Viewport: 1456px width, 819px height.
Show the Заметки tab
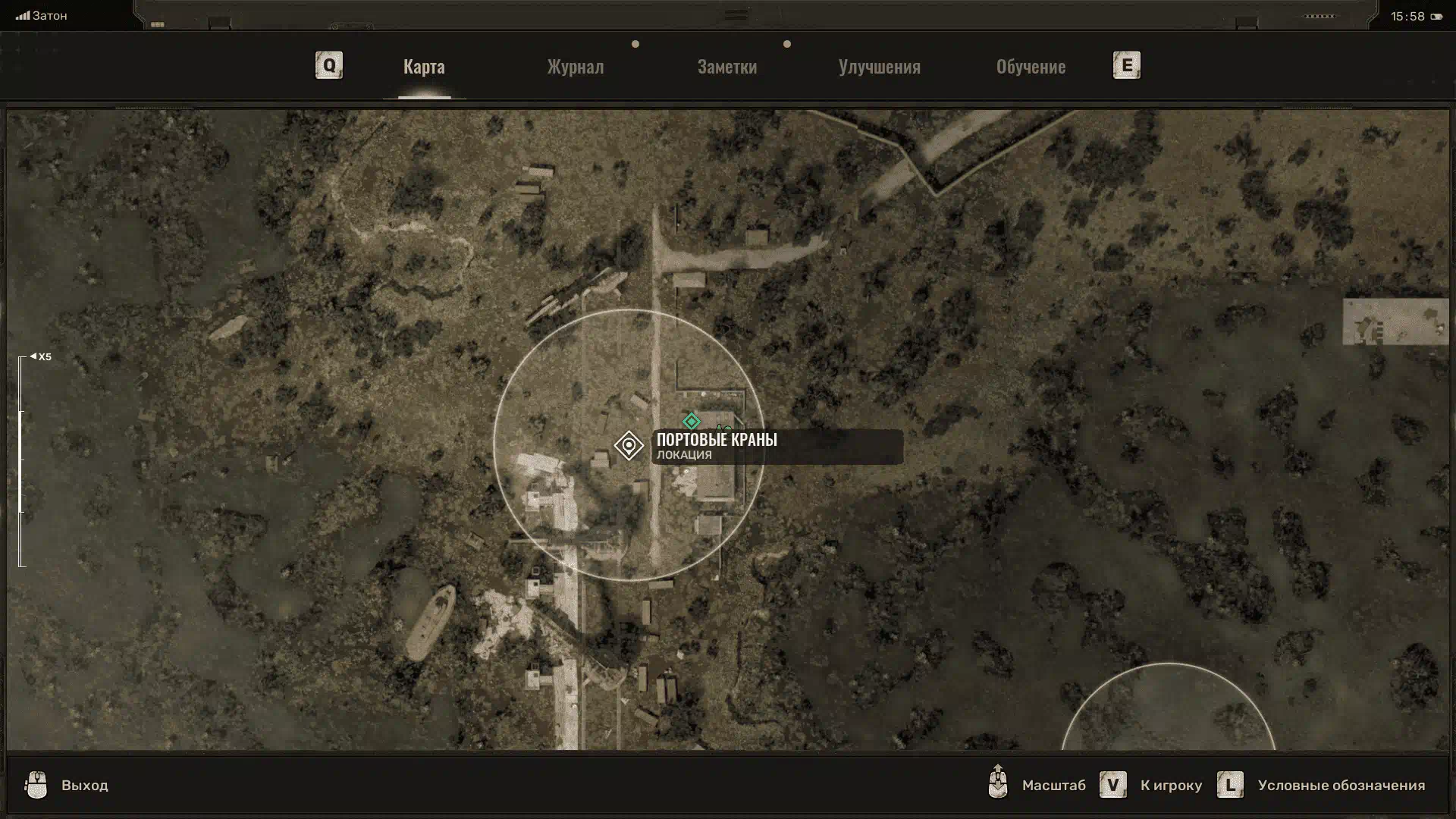(x=726, y=67)
